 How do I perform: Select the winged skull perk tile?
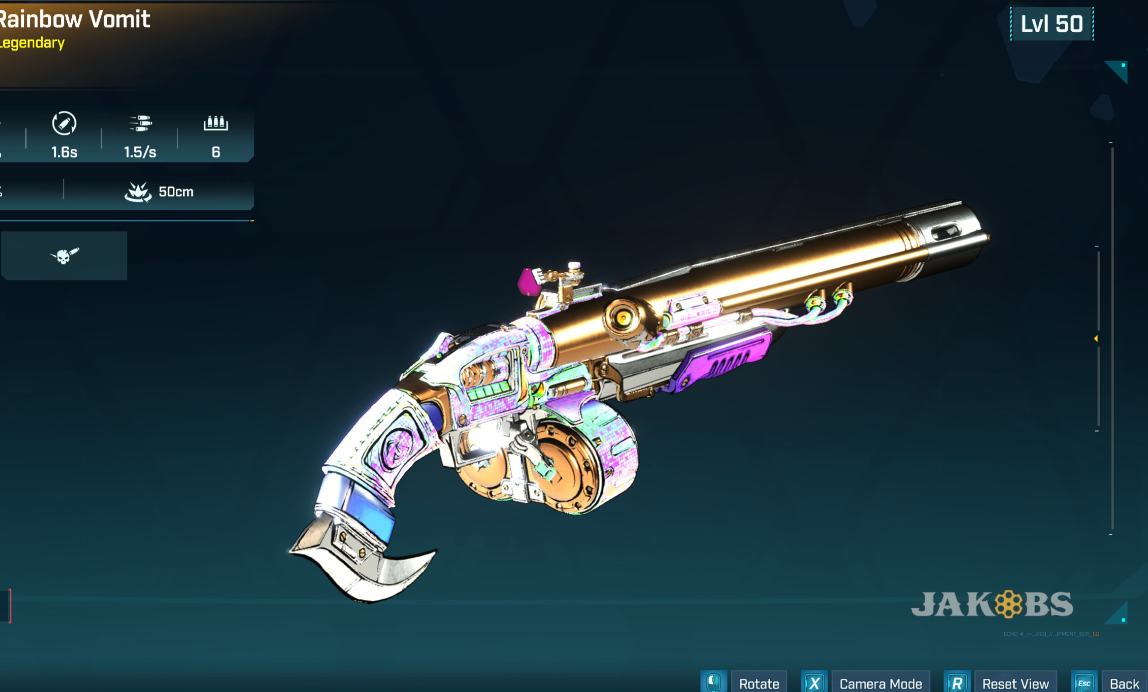pyautogui.click(x=64, y=256)
